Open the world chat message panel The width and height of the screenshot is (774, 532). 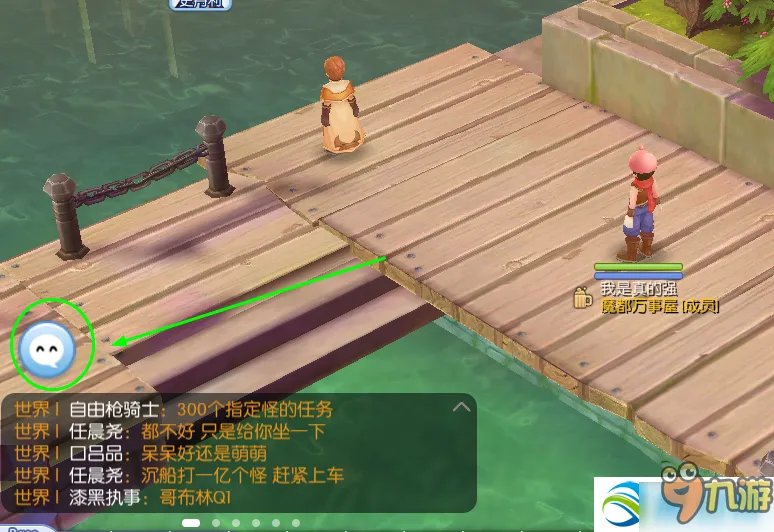pyautogui.click(x=238, y=453)
